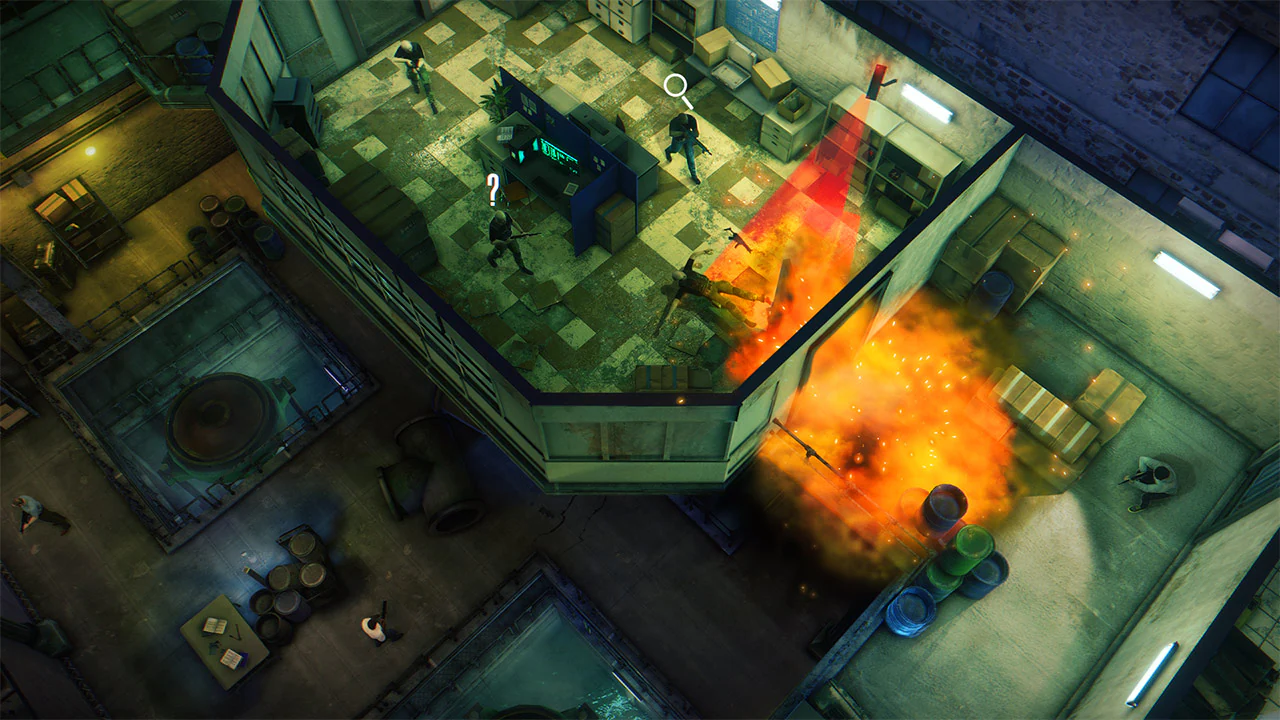The image size is (1280, 720).
Task: Click the red question mark alert
Action: (492, 189)
